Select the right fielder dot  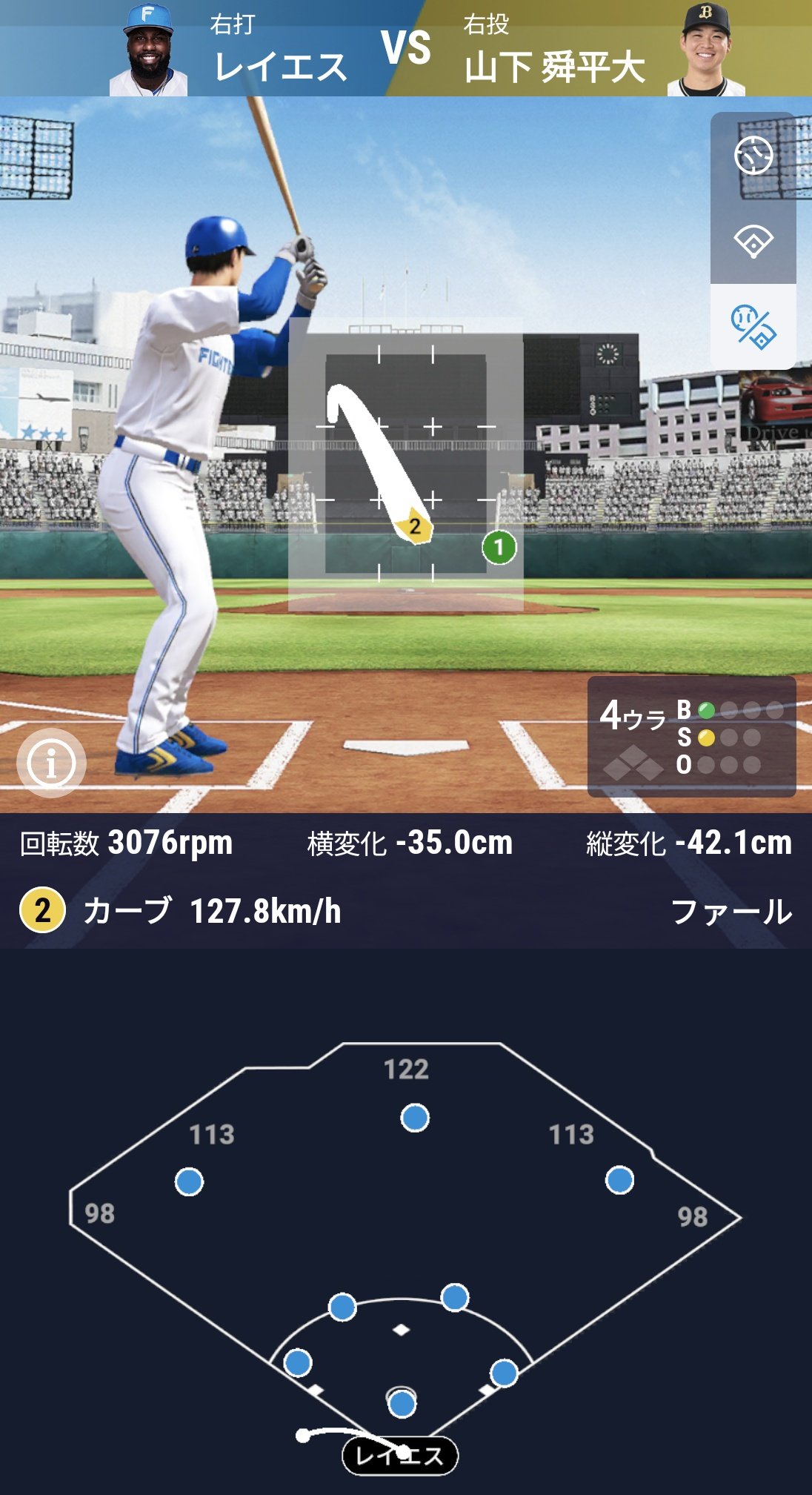click(619, 1180)
